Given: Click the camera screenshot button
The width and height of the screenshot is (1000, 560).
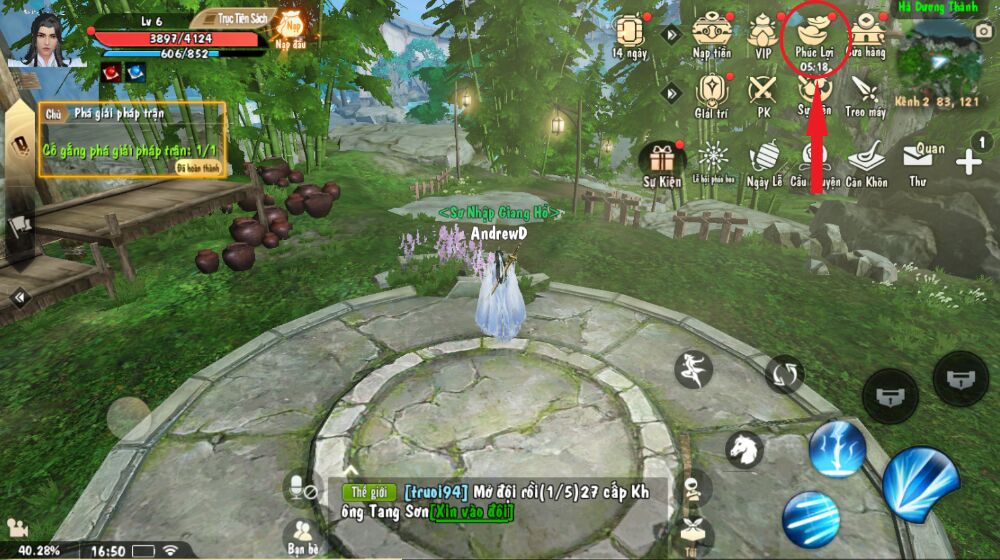Looking at the screenshot, I should click(x=983, y=32).
